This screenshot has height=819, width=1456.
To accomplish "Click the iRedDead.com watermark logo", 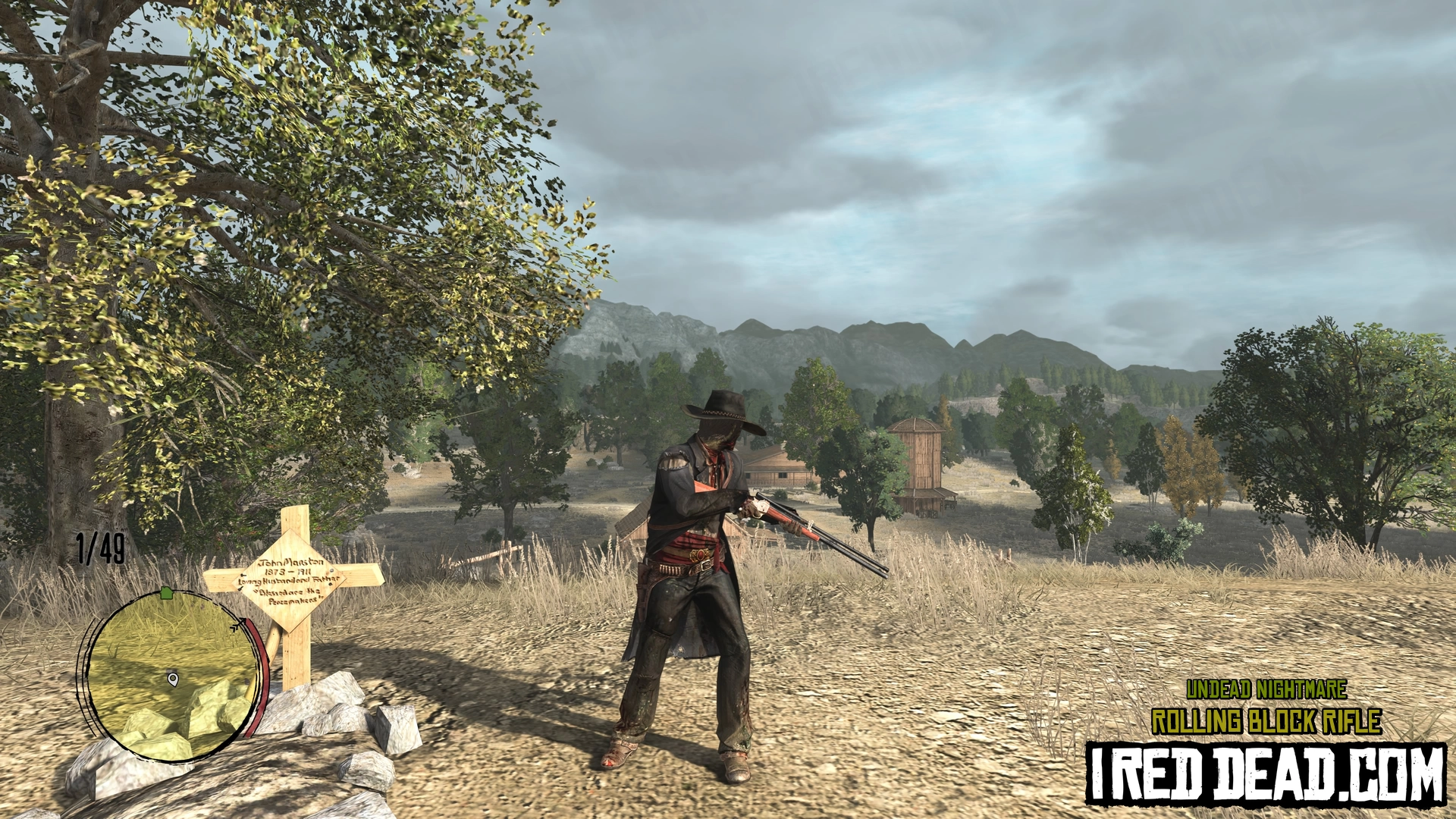I will tap(1265, 774).
